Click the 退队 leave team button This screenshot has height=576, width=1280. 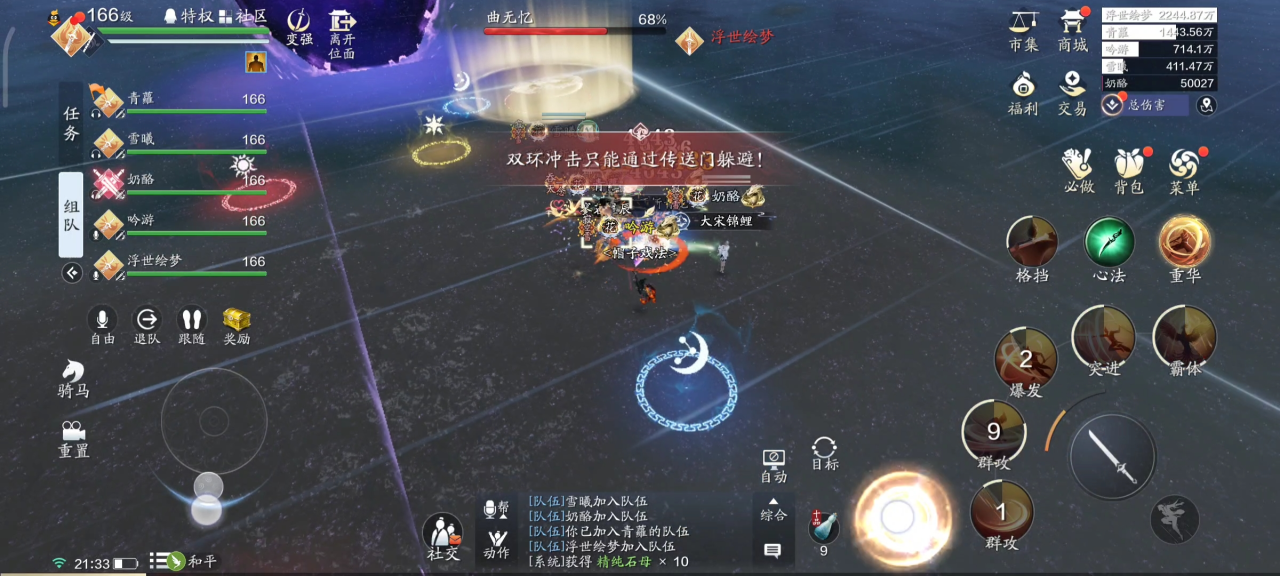[147, 322]
